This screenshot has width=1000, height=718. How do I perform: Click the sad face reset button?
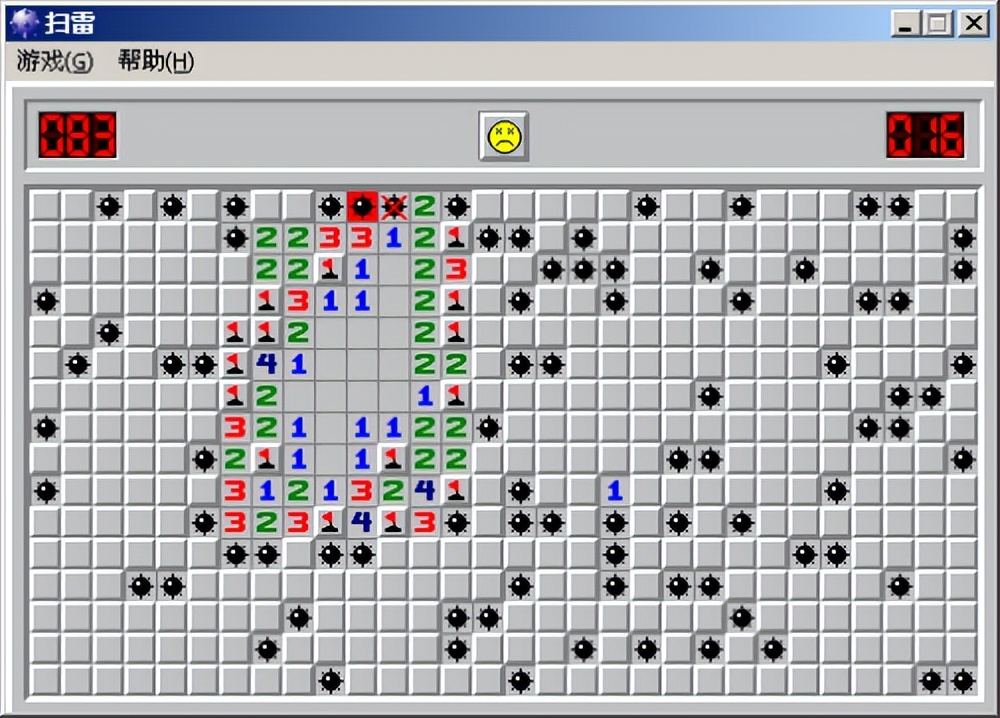tap(503, 136)
